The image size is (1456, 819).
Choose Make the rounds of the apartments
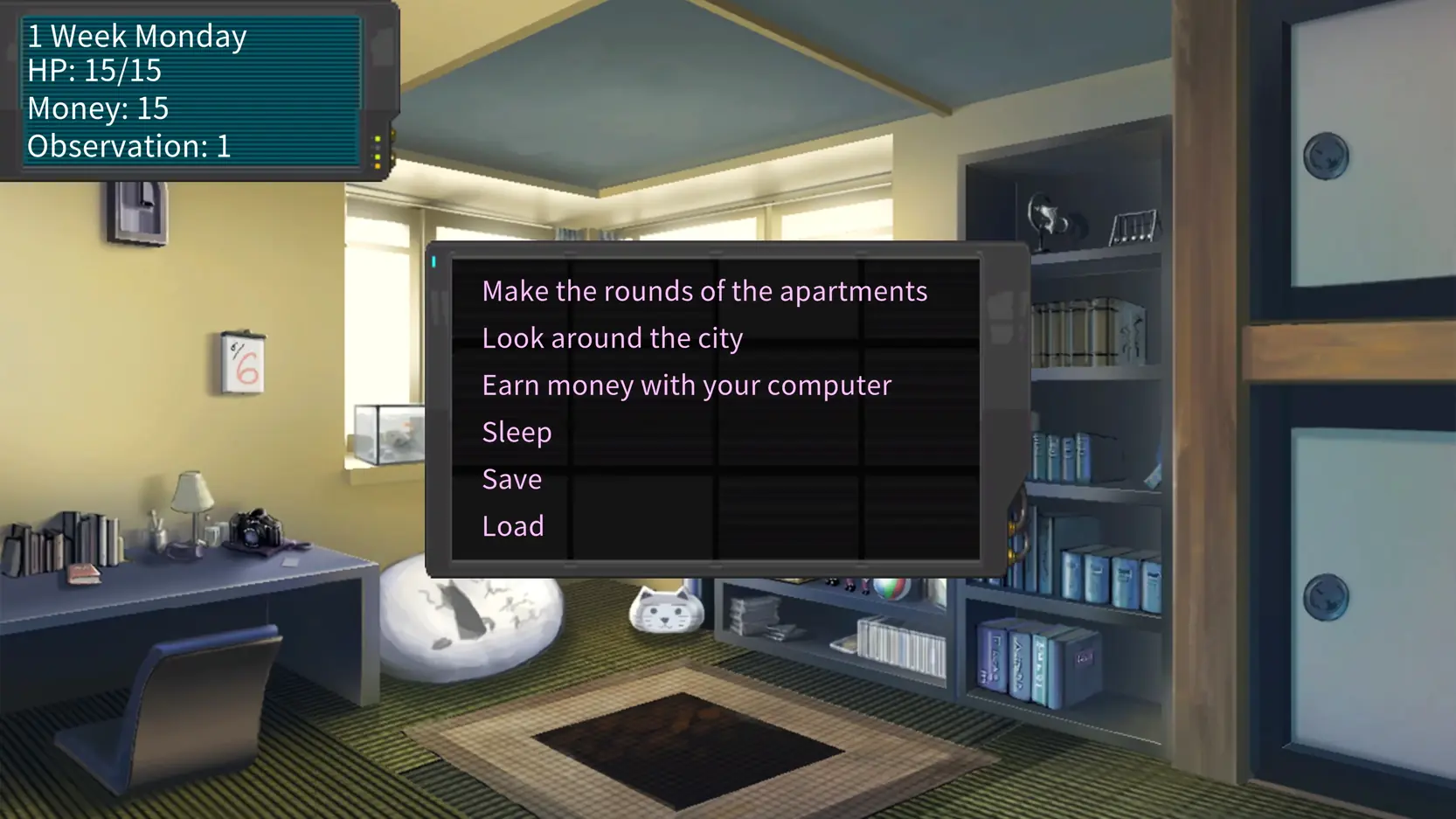[704, 291]
